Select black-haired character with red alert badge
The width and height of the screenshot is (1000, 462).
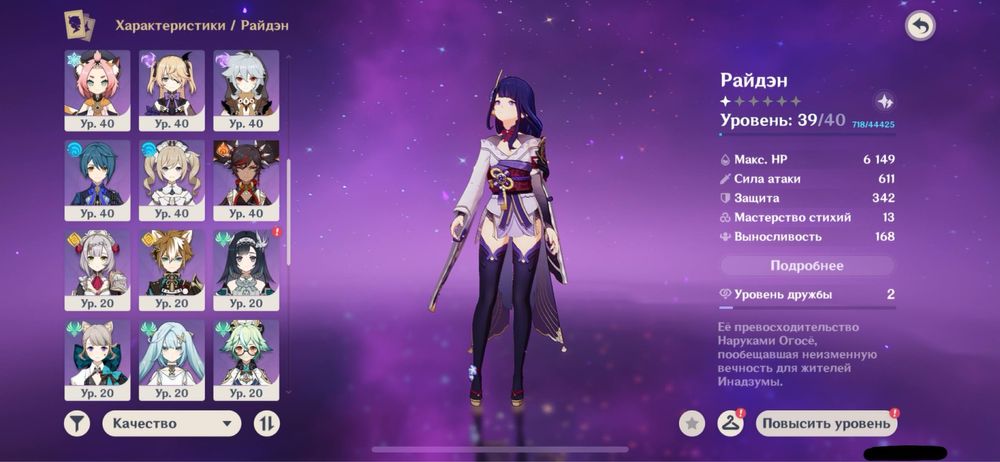point(245,269)
